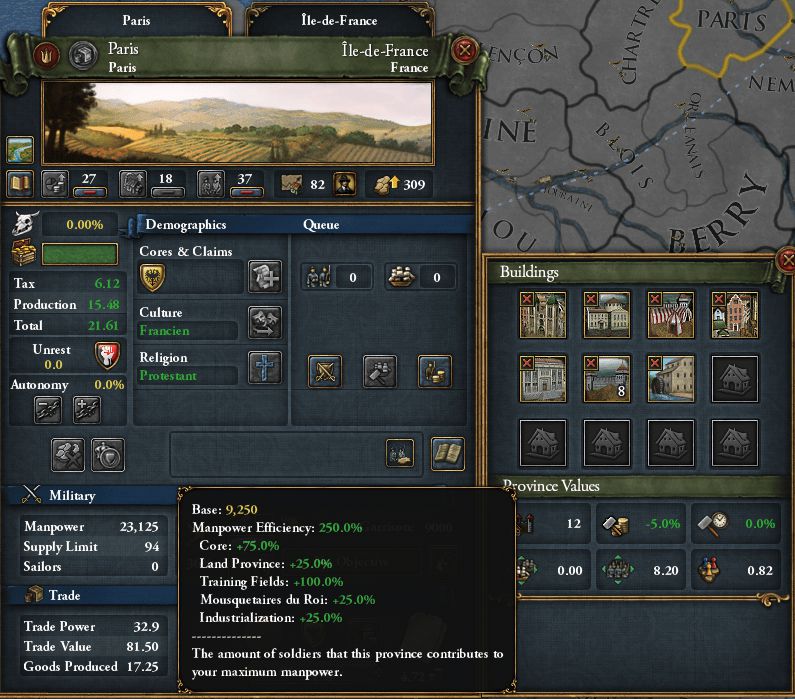Close the Paris province panel
Image resolution: width=795 pixels, height=699 pixels.
(464, 50)
